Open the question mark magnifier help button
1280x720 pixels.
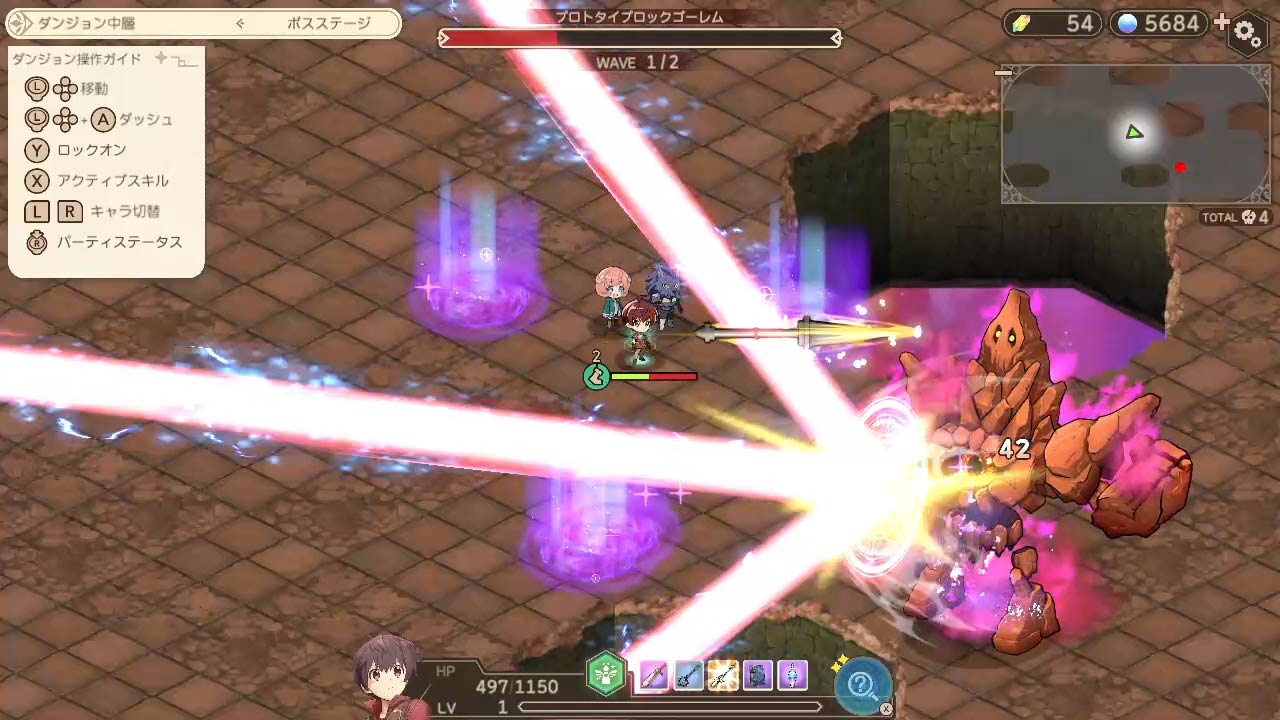(x=861, y=684)
